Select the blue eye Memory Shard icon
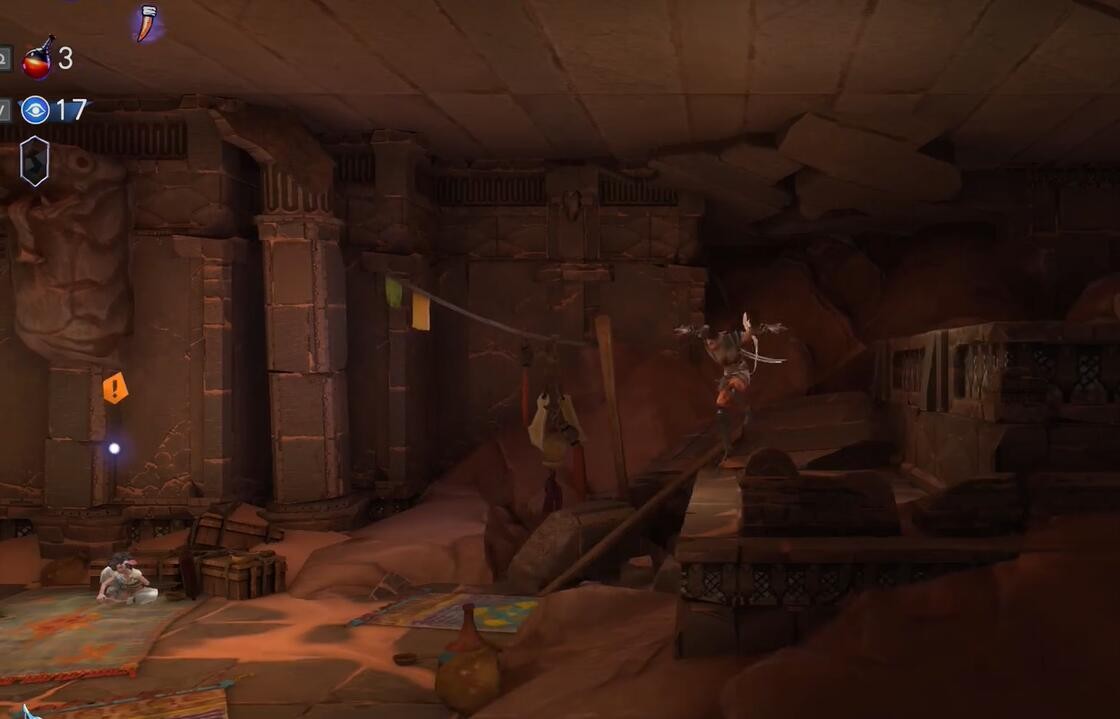The image size is (1120, 719). pyautogui.click(x=35, y=109)
